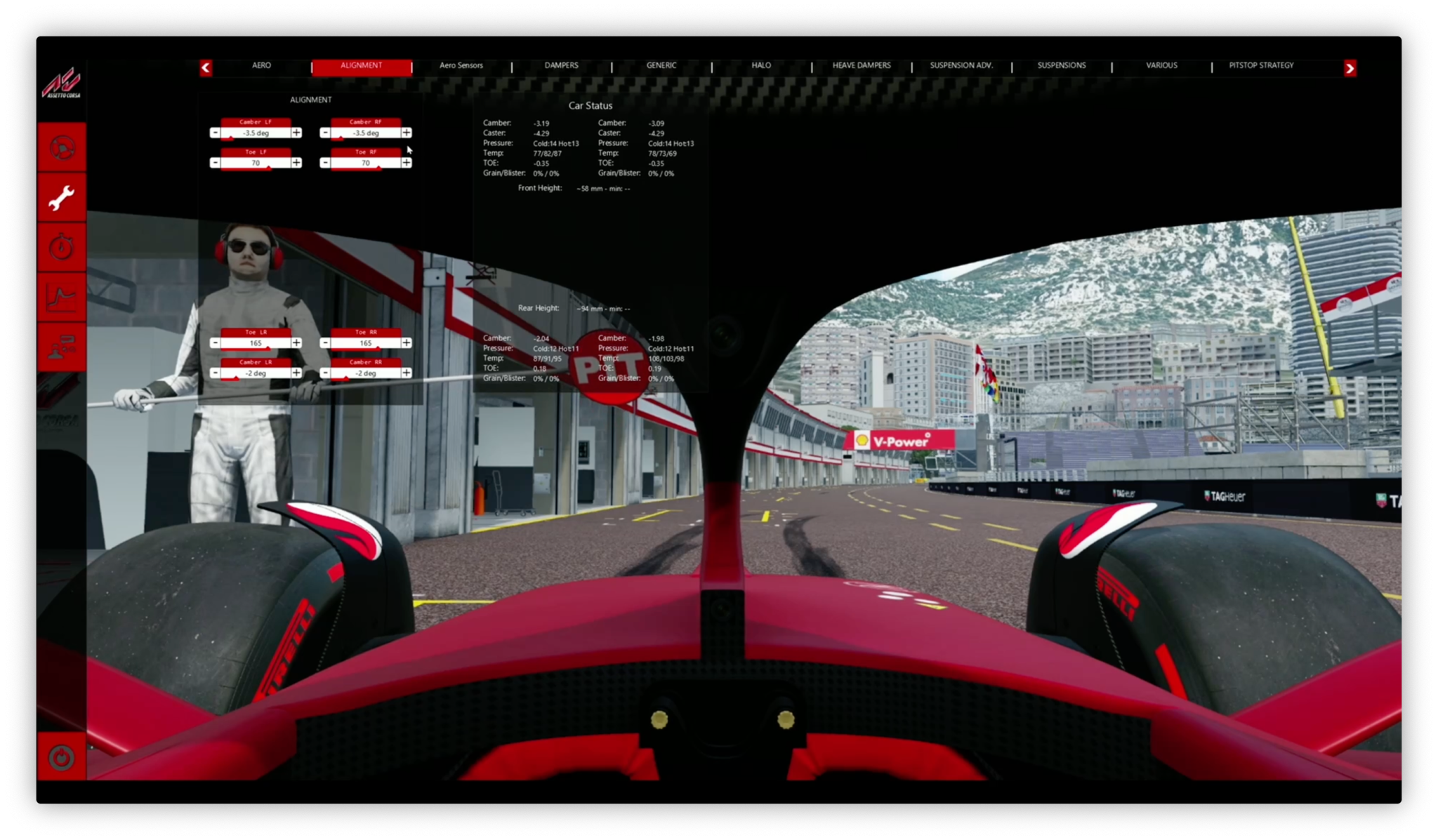
Task: Click the Toe LF value field showing 70
Action: (x=256, y=162)
